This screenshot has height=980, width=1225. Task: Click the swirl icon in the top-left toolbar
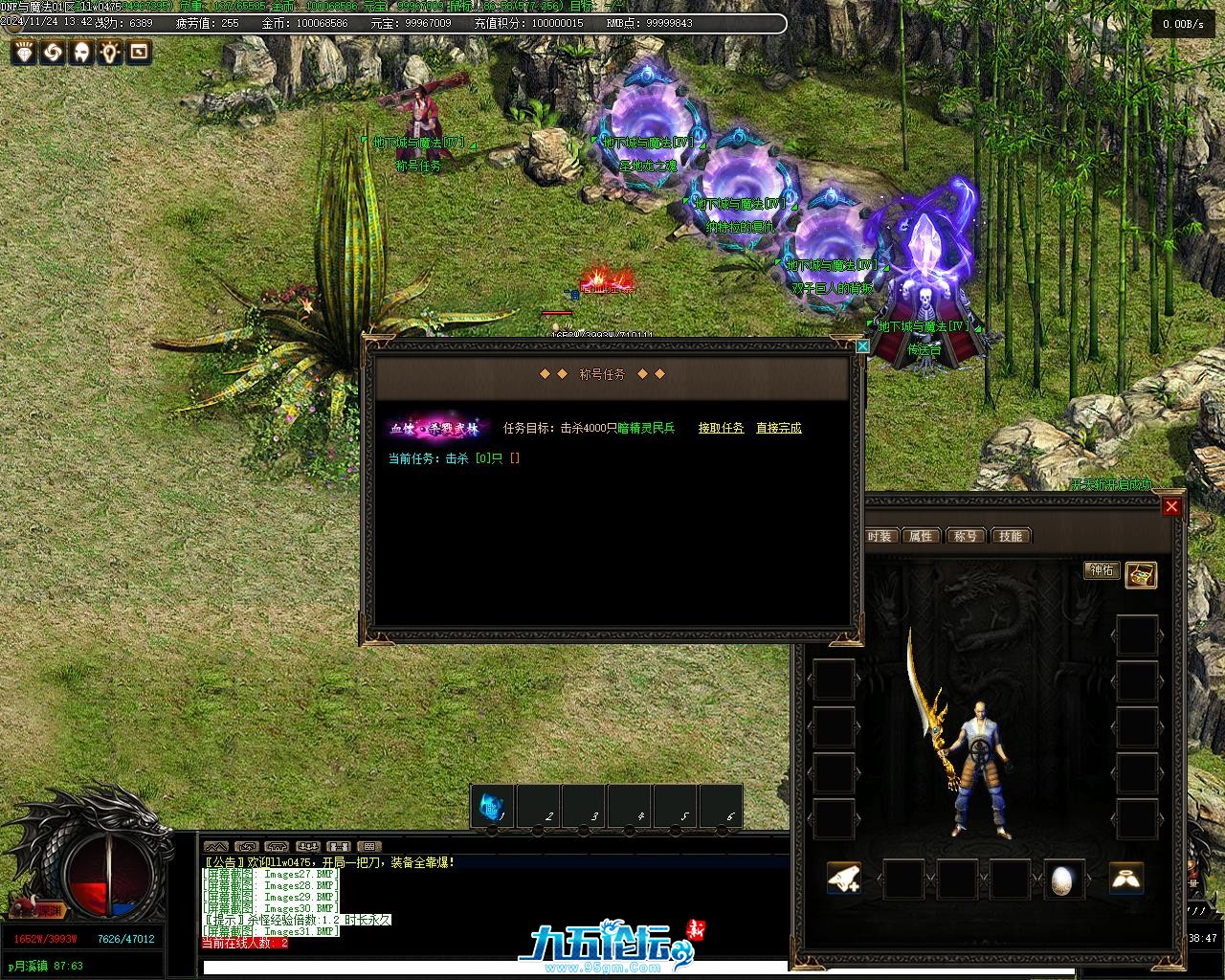53,52
